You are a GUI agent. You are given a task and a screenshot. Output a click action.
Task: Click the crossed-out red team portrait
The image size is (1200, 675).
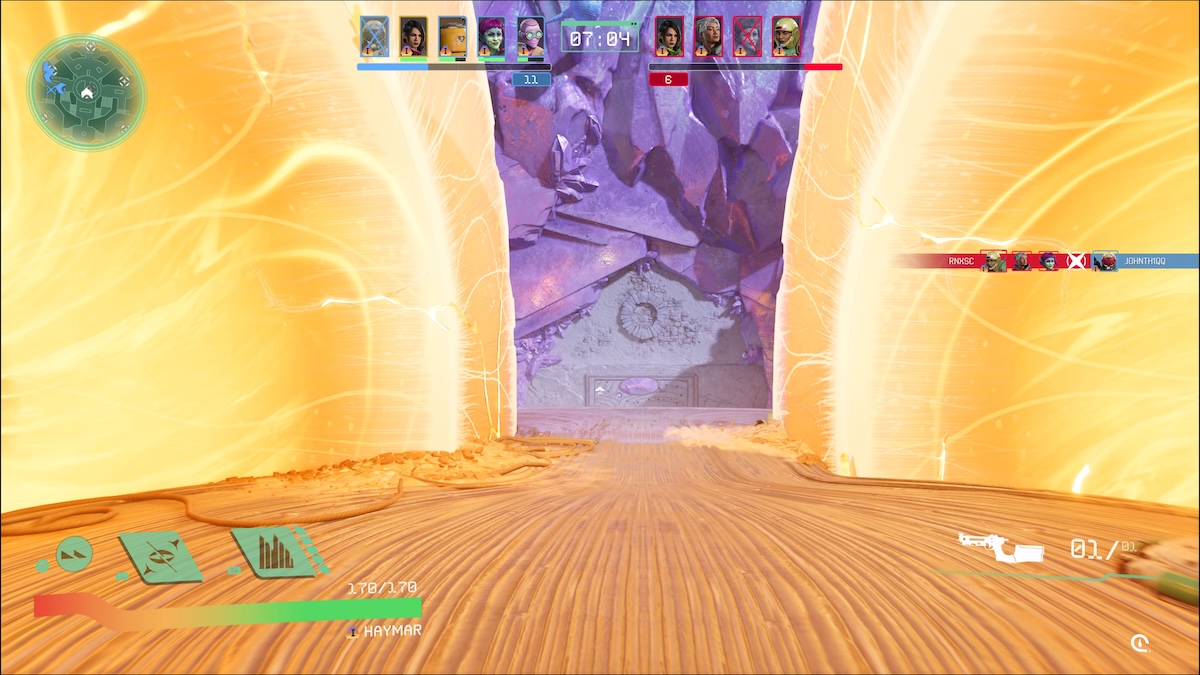747,37
